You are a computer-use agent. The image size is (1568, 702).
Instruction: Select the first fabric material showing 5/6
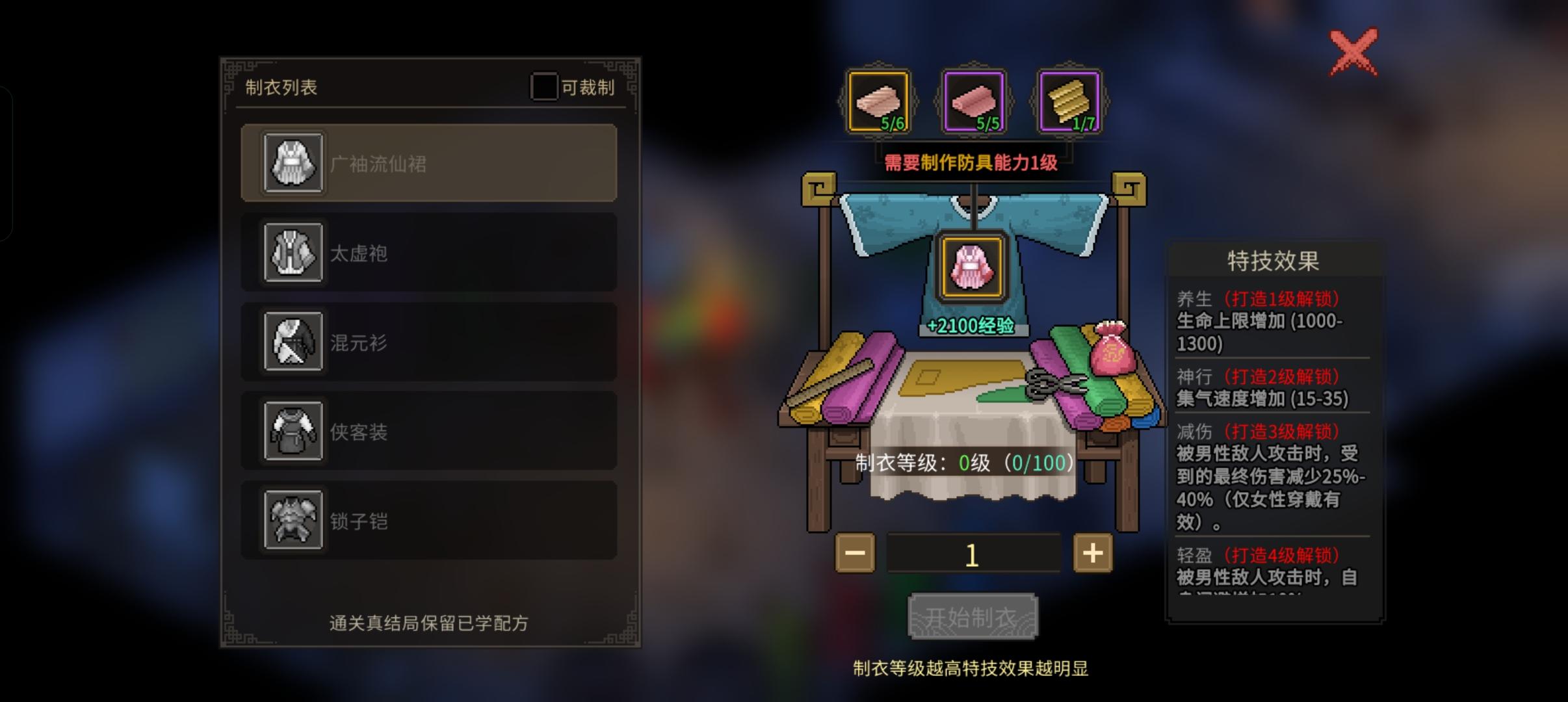pos(878,101)
